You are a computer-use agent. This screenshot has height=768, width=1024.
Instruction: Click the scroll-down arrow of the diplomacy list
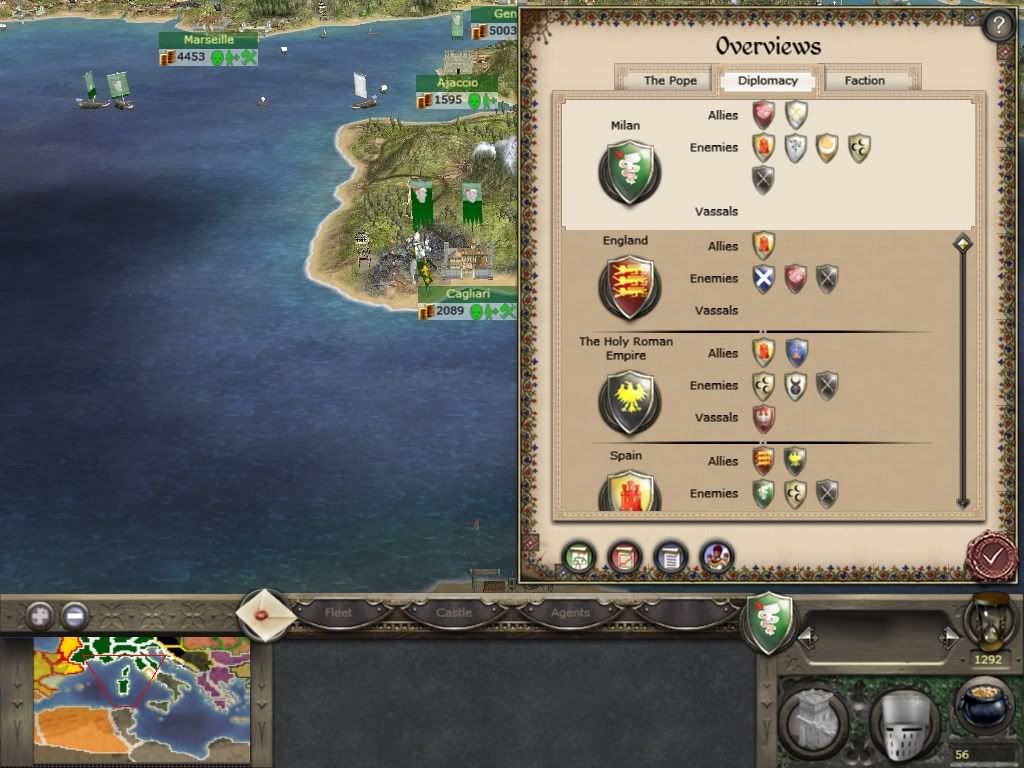coord(963,503)
